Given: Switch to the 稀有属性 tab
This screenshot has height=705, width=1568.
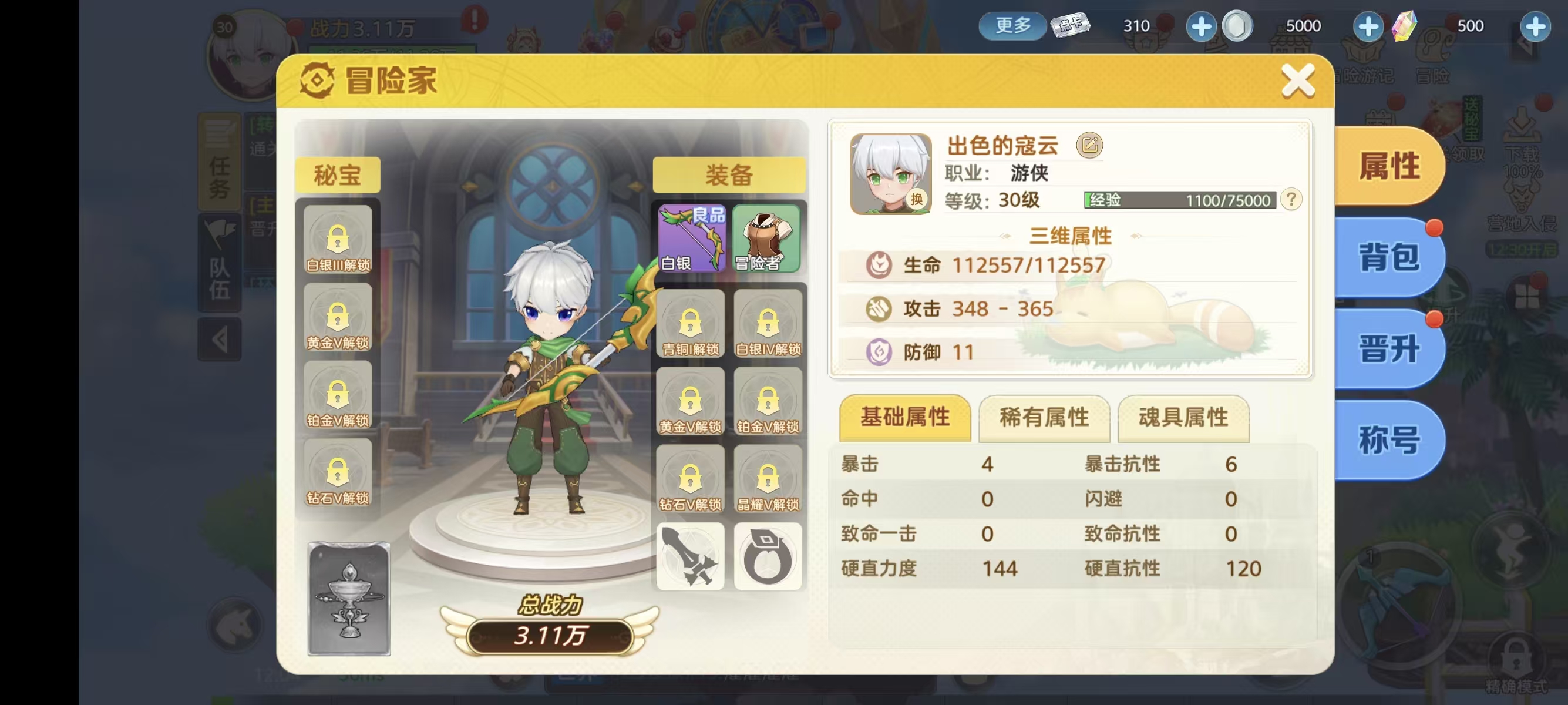Looking at the screenshot, I should point(1044,418).
